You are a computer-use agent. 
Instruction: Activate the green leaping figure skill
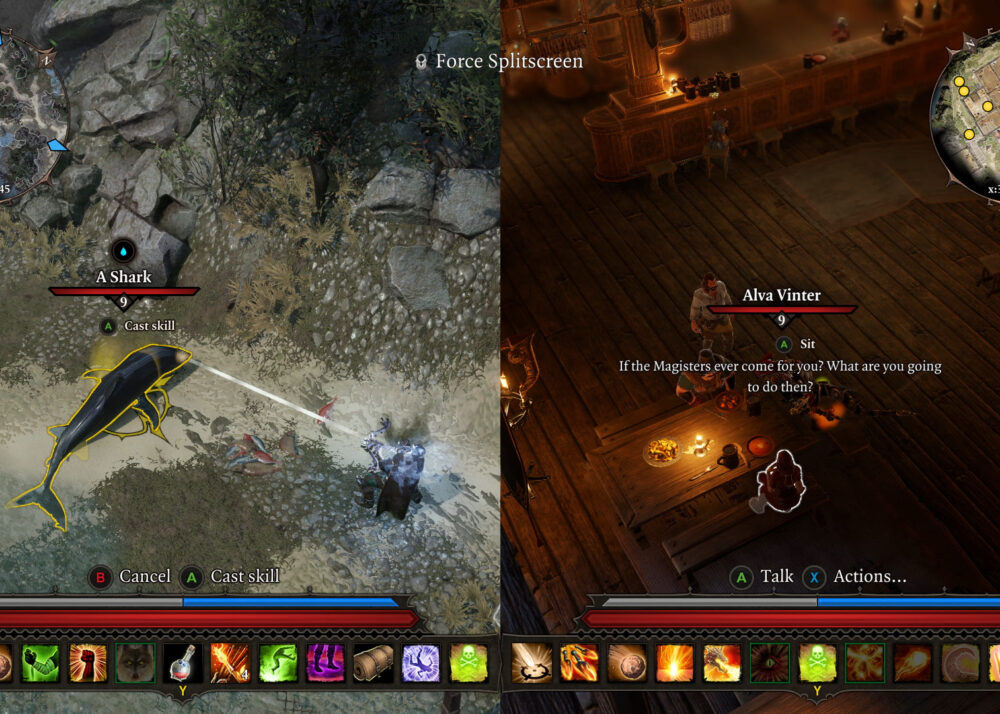(279, 662)
